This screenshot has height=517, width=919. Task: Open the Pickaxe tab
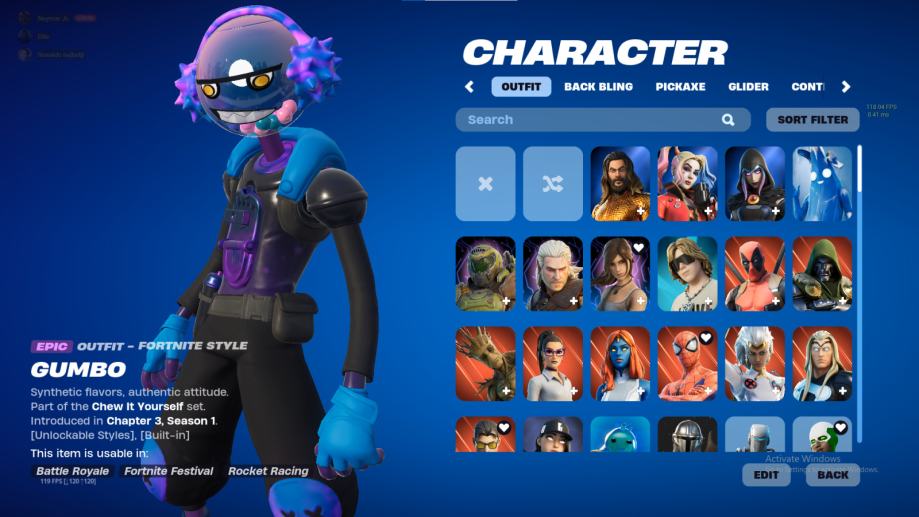tap(680, 87)
